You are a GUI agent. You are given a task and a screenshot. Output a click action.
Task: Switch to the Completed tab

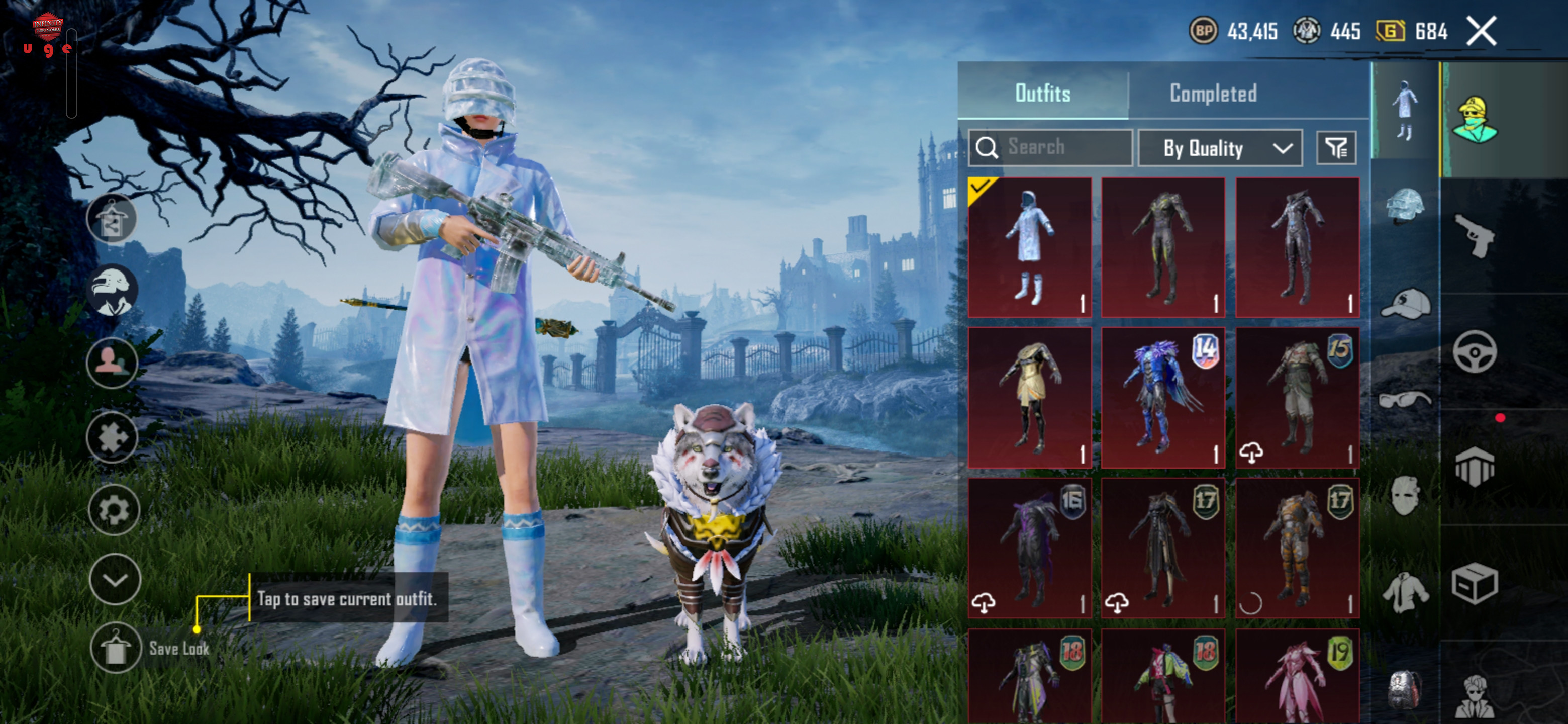click(1213, 93)
